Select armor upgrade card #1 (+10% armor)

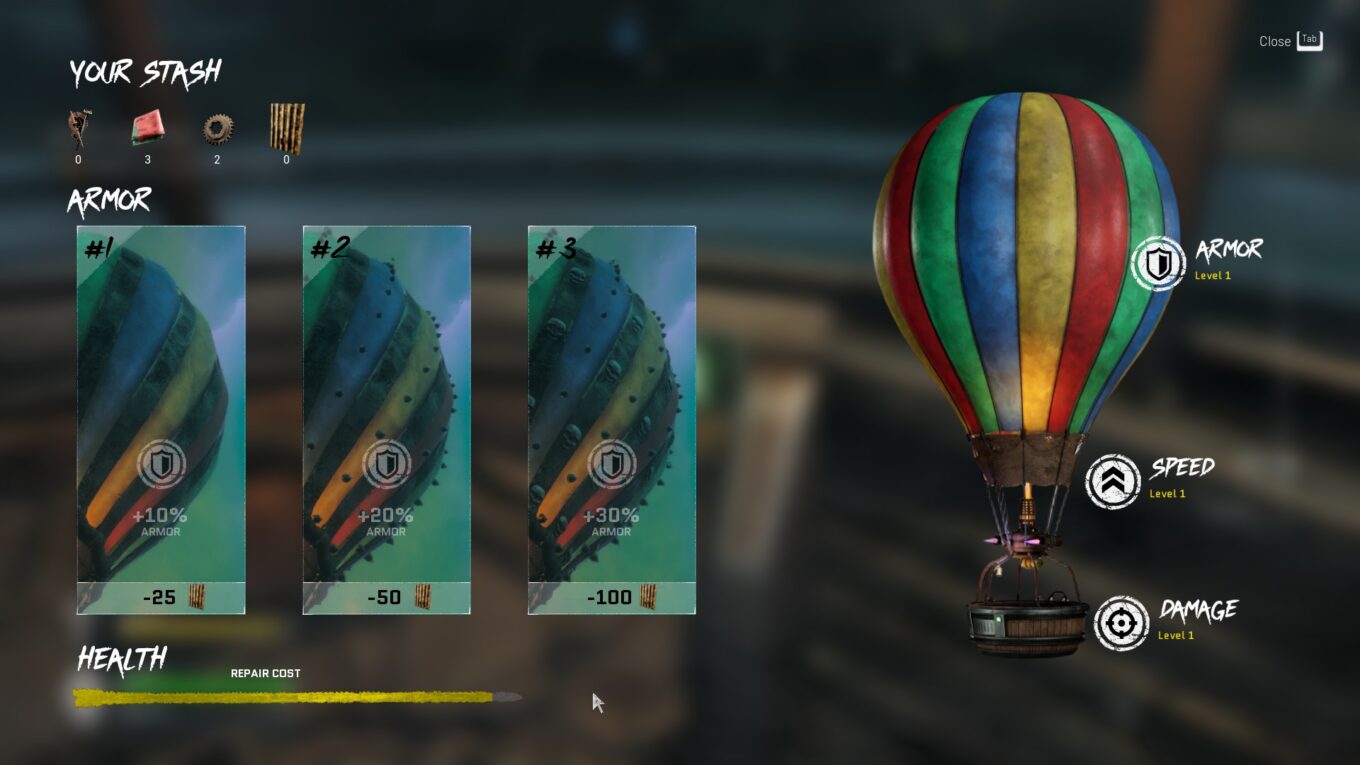pos(161,419)
